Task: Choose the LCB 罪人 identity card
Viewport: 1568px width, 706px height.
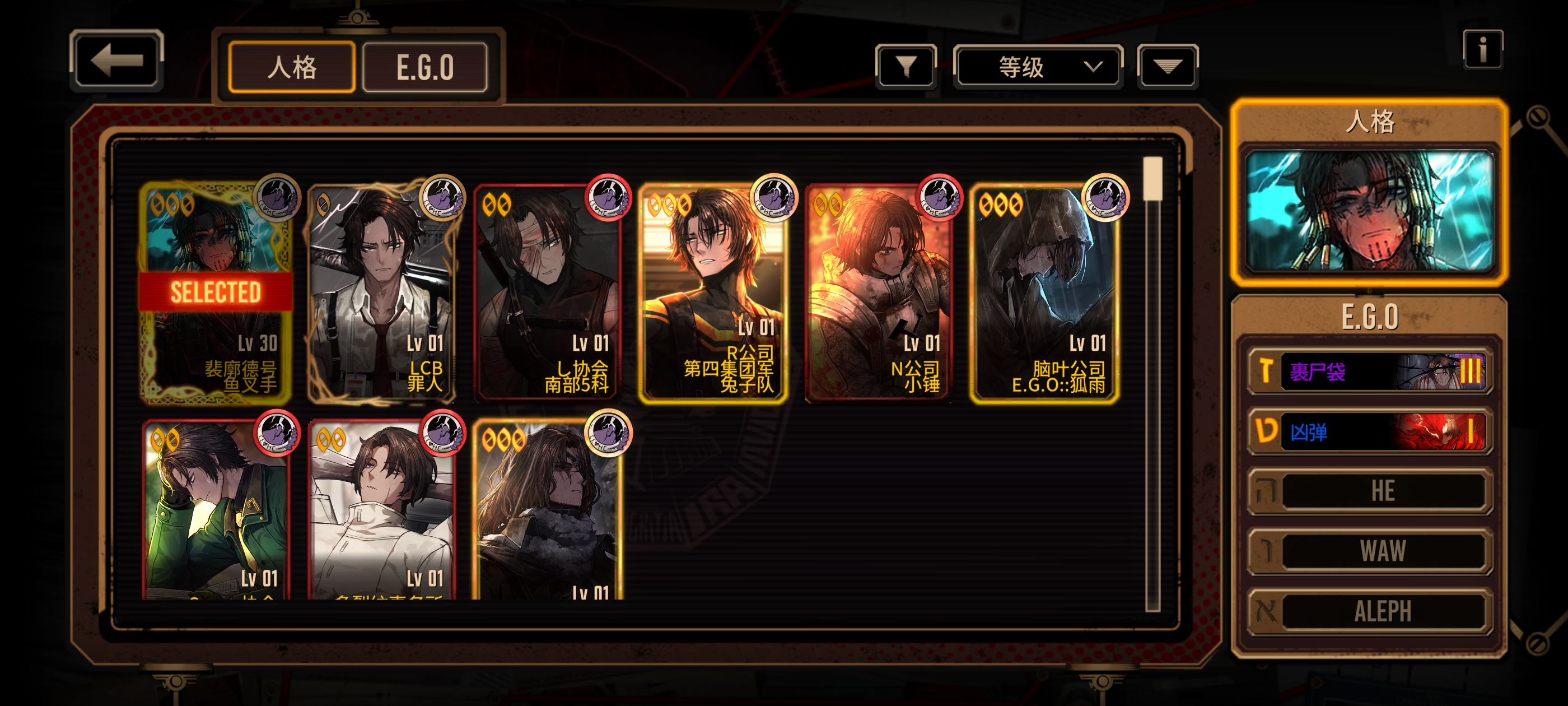Action: (x=382, y=292)
